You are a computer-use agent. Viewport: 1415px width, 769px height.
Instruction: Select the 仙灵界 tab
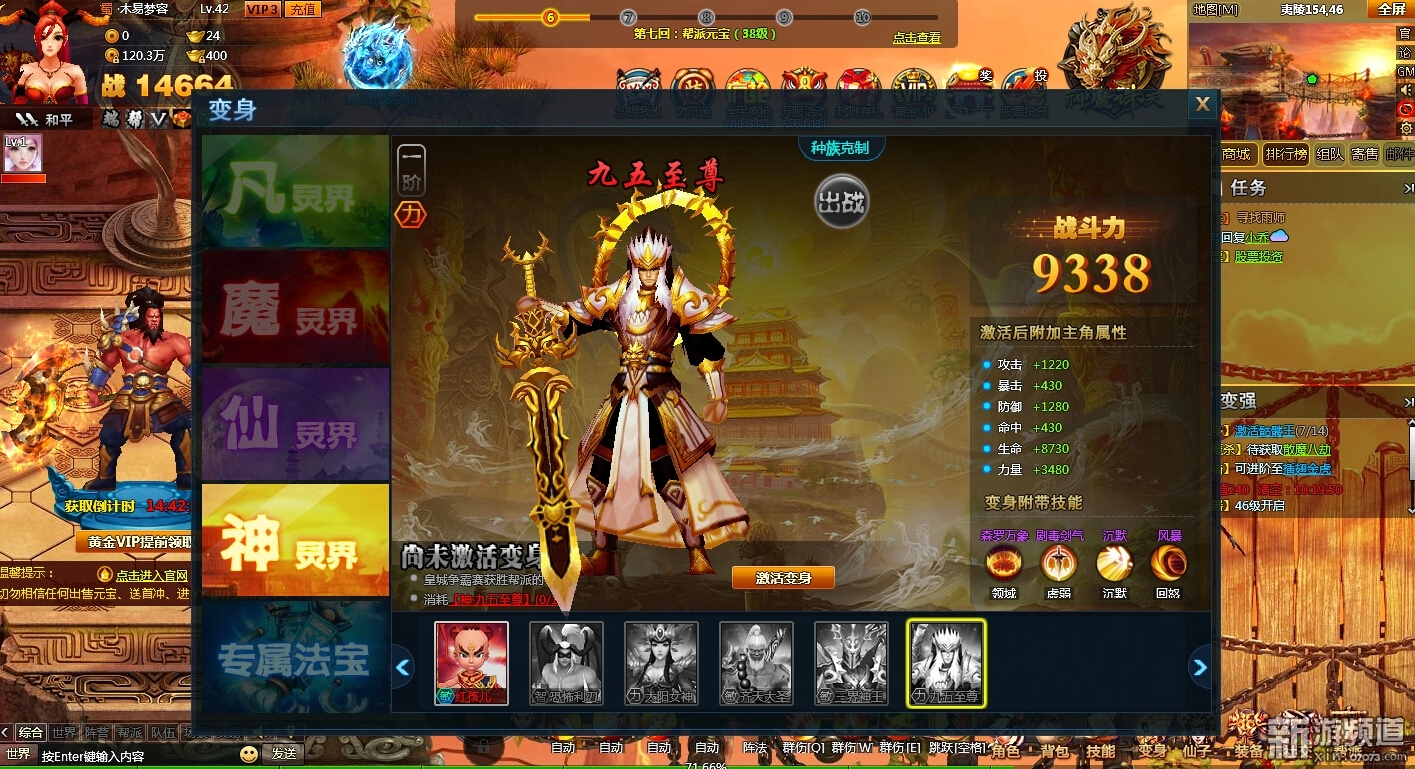tap(295, 424)
